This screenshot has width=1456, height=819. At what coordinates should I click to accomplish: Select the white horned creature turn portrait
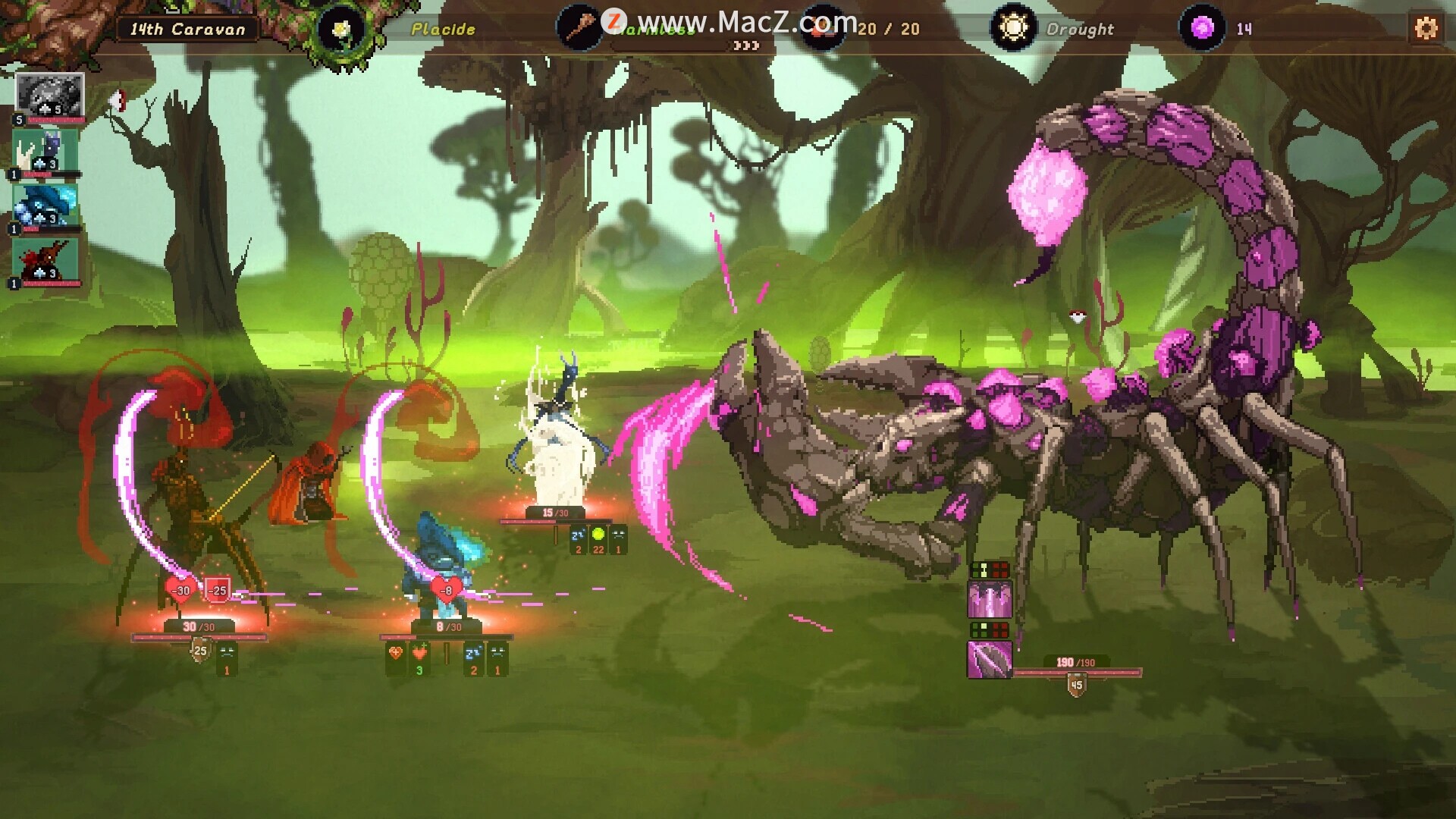(x=45, y=152)
